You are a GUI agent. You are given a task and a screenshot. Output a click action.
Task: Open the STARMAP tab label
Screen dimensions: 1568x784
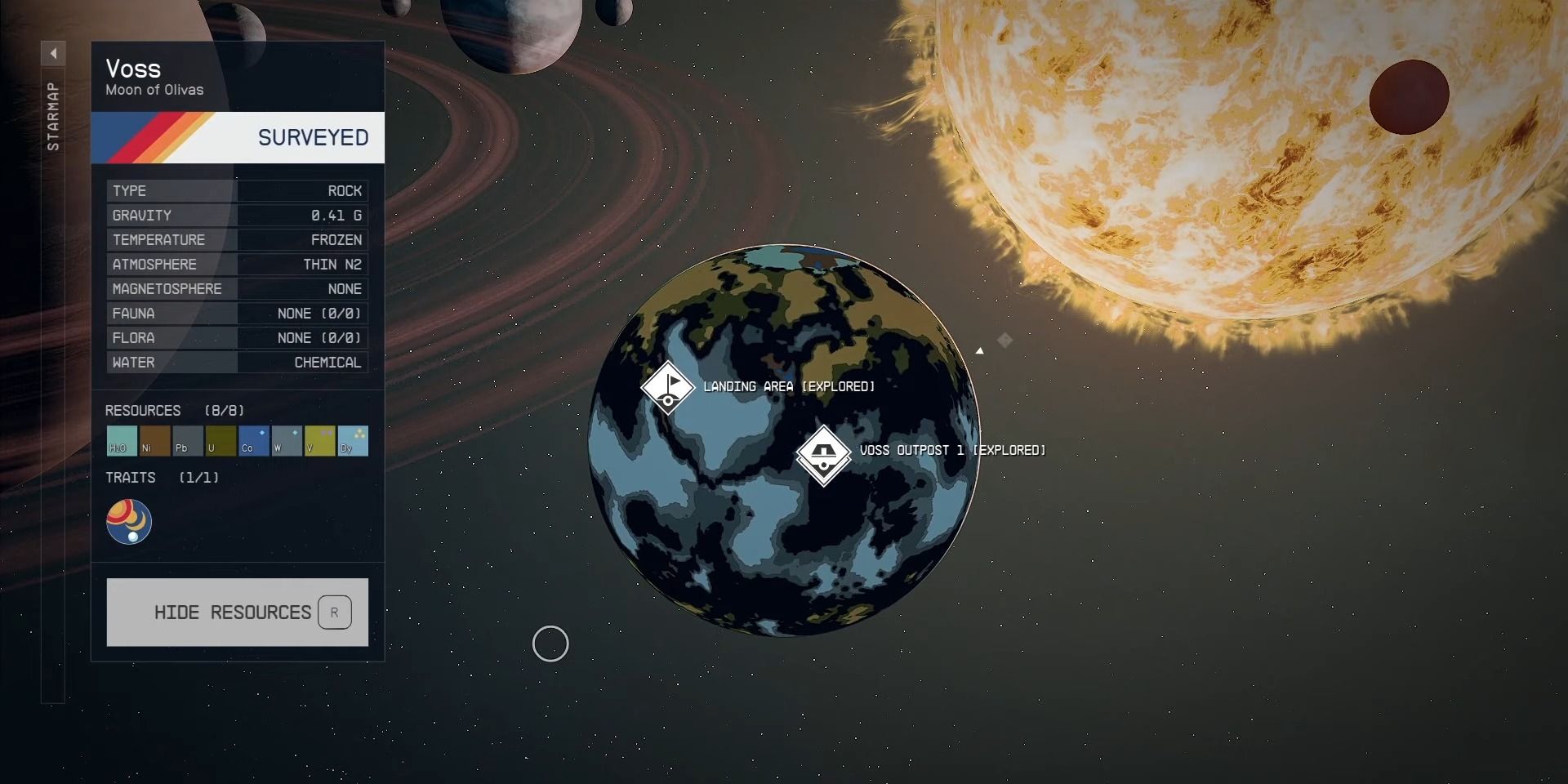52,114
